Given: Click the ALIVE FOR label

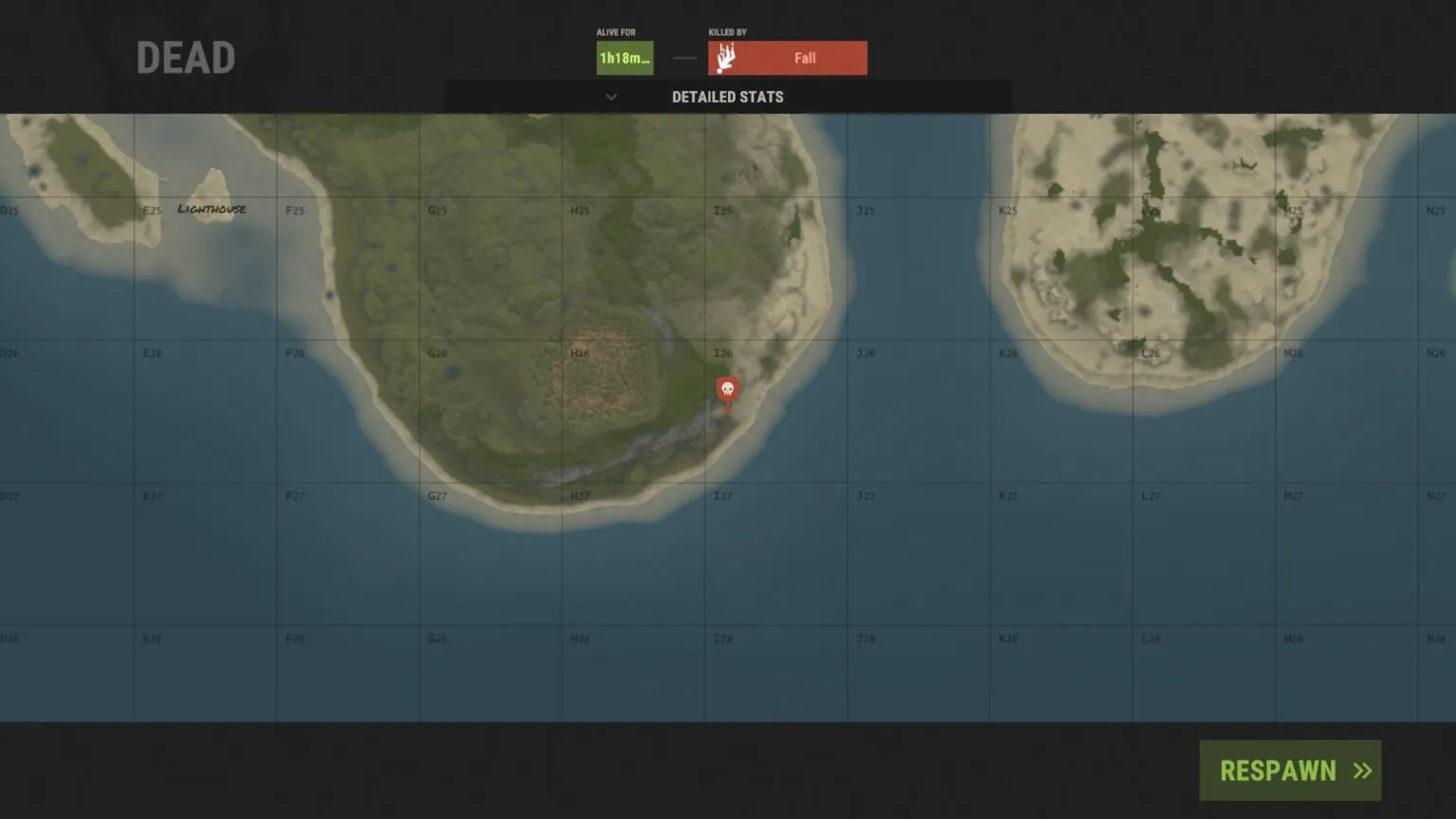Looking at the screenshot, I should click(x=615, y=31).
